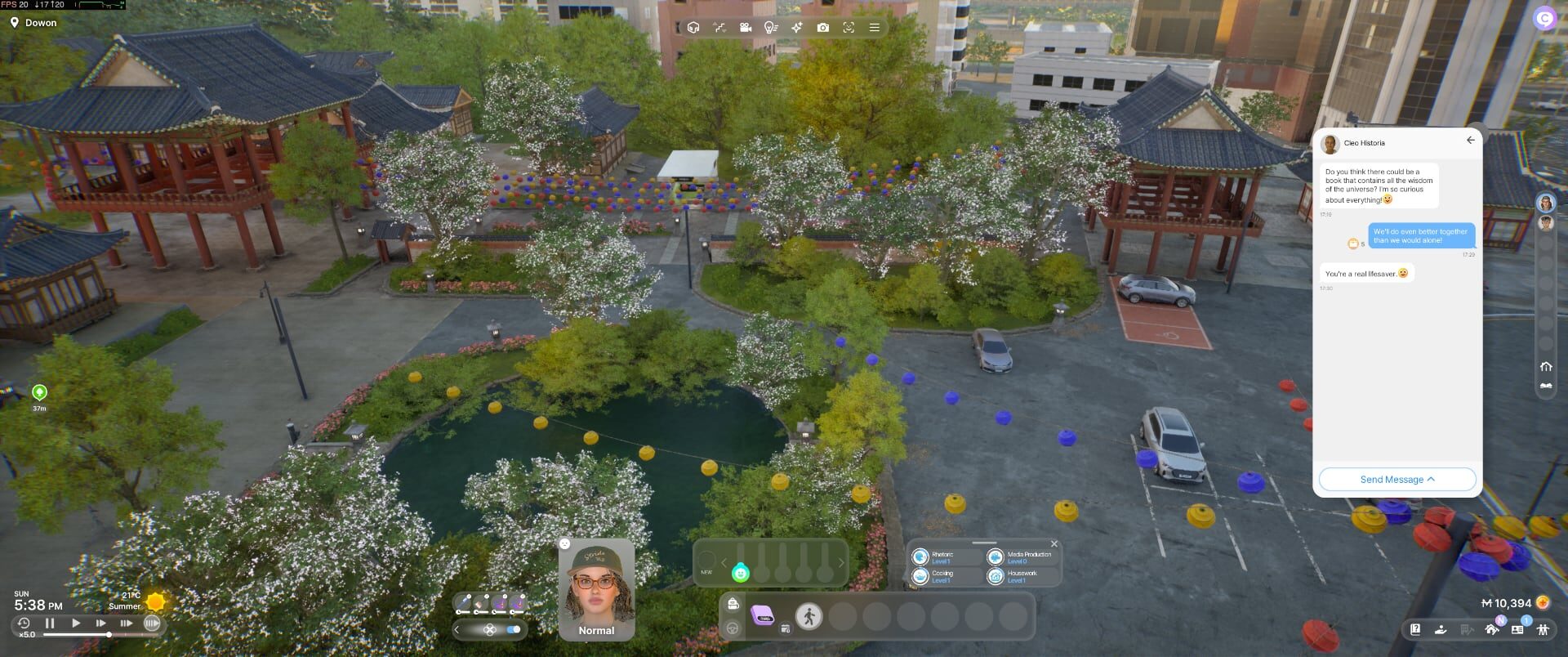Set time to normal play speed
The image size is (1568, 657).
pyautogui.click(x=76, y=623)
